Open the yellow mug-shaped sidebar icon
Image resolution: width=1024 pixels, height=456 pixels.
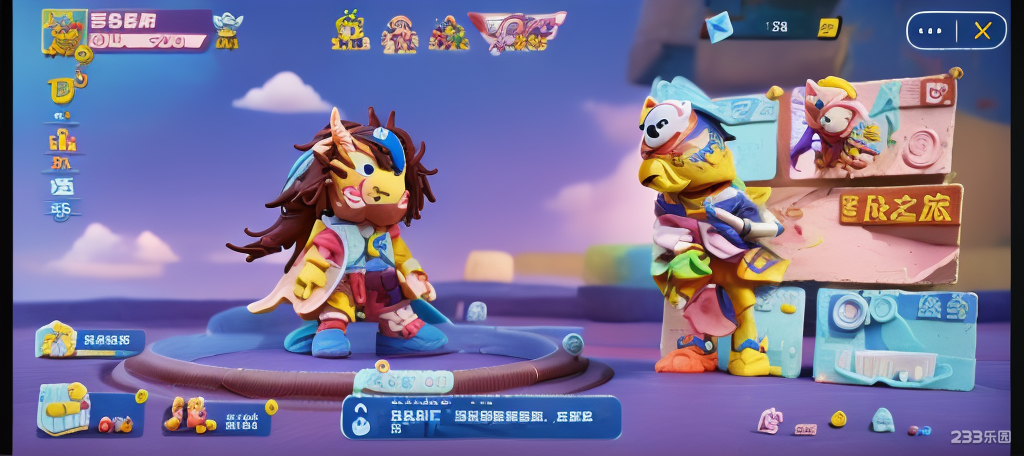(60, 90)
